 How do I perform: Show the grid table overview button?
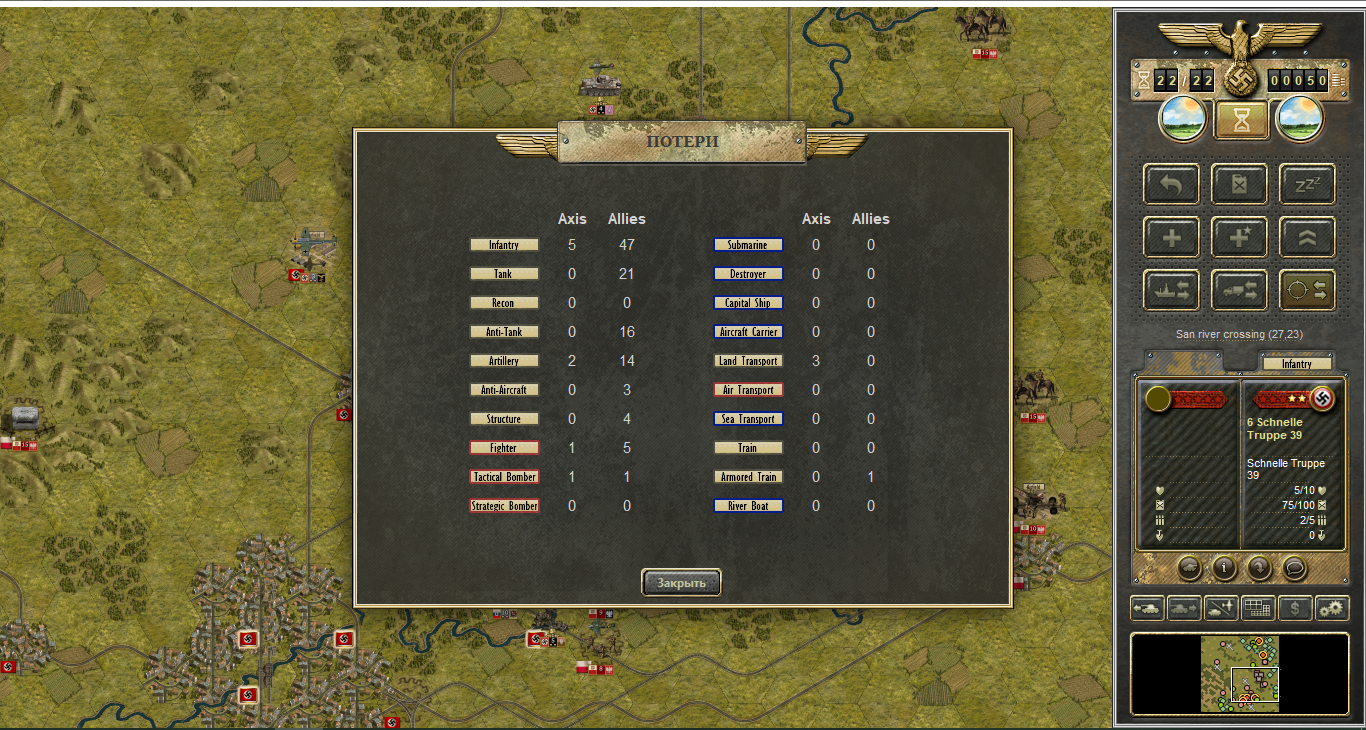(x=1257, y=607)
